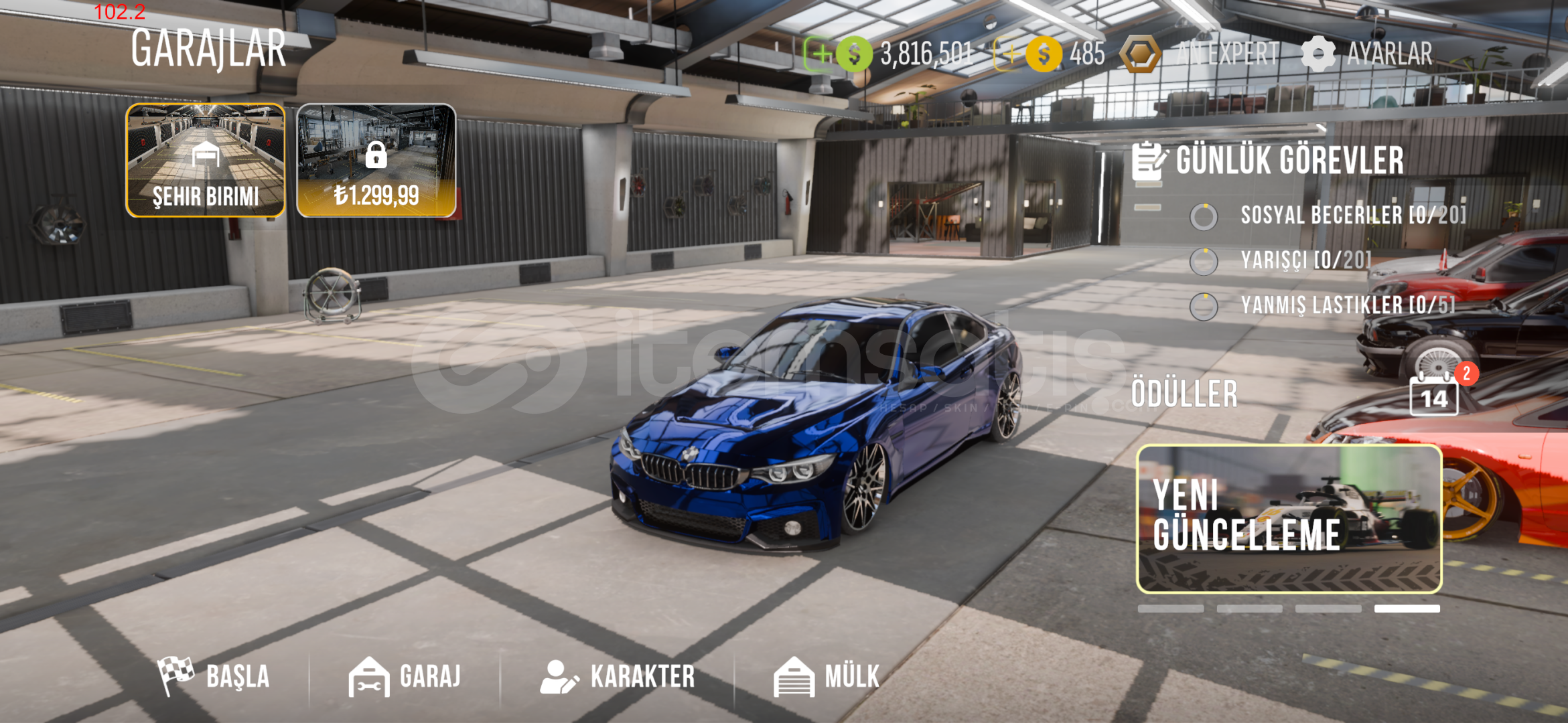Open the Yeni Güncelleme news banner
This screenshot has width=1568, height=723.
click(x=1289, y=519)
